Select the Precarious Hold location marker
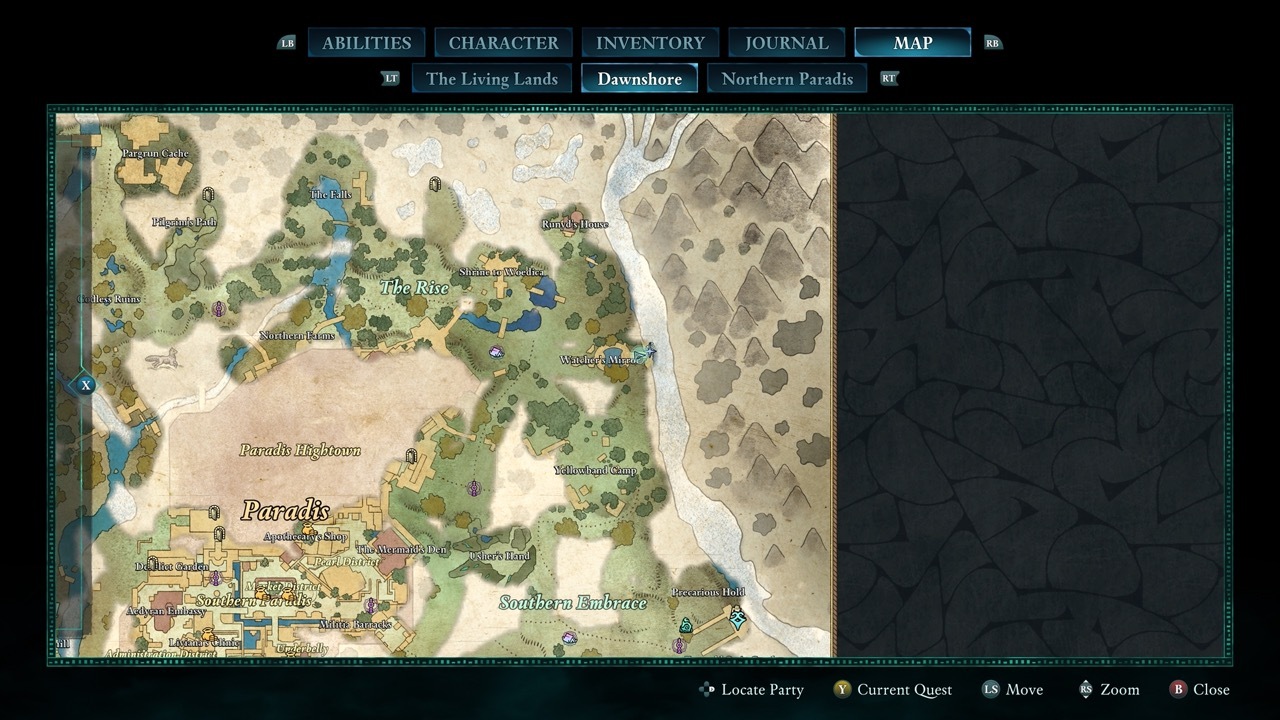Viewport: 1280px width, 720px height. pos(708,592)
